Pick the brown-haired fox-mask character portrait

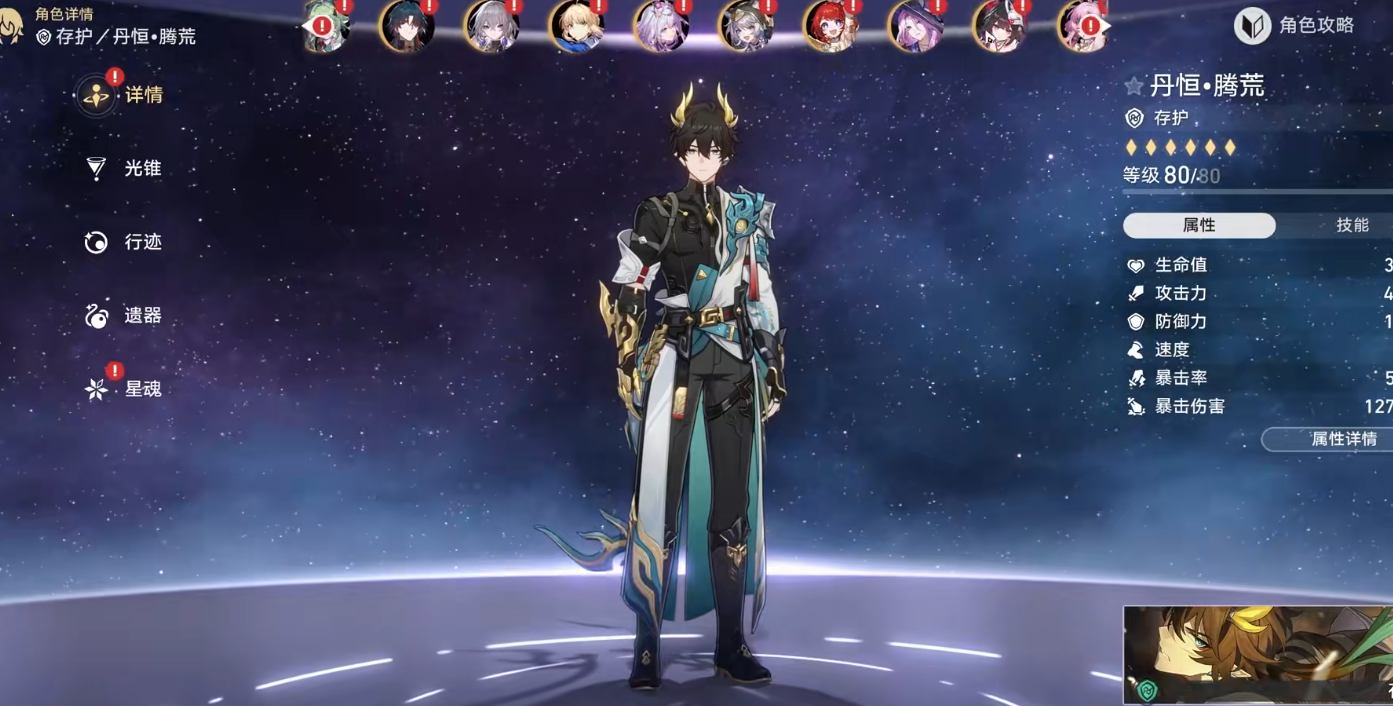pos(999,26)
